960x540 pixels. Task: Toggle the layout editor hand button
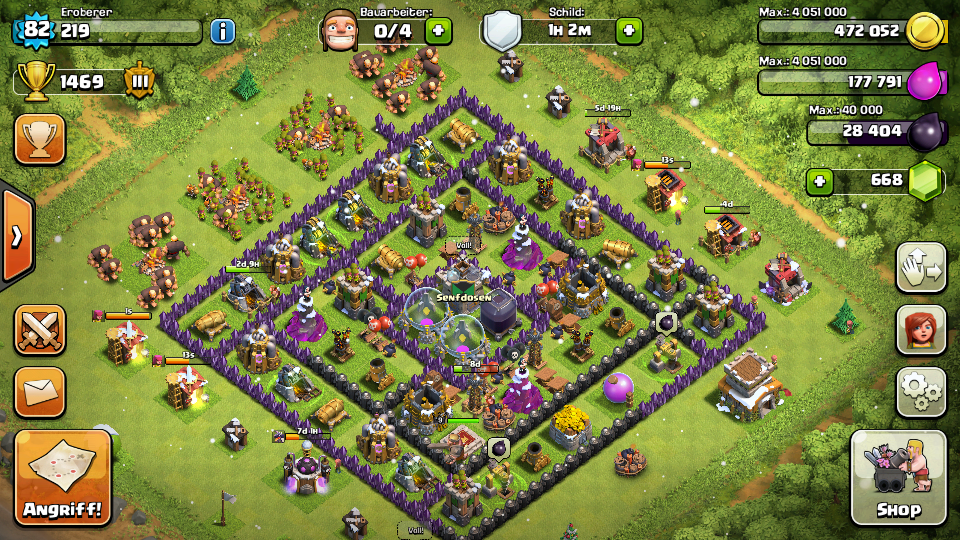coord(921,267)
